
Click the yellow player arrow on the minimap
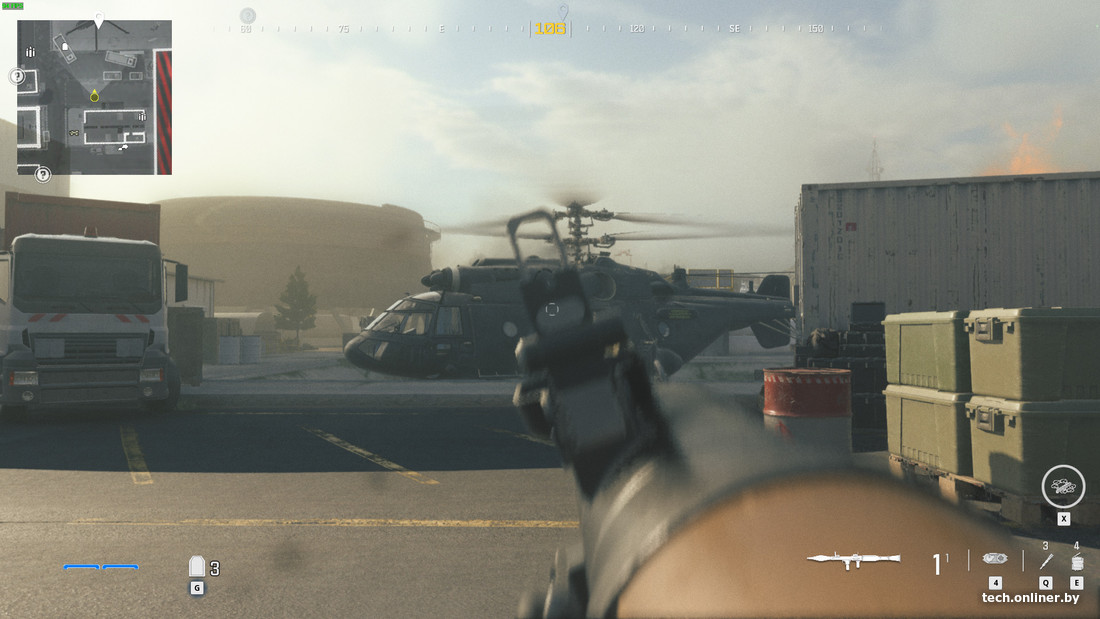click(x=94, y=96)
